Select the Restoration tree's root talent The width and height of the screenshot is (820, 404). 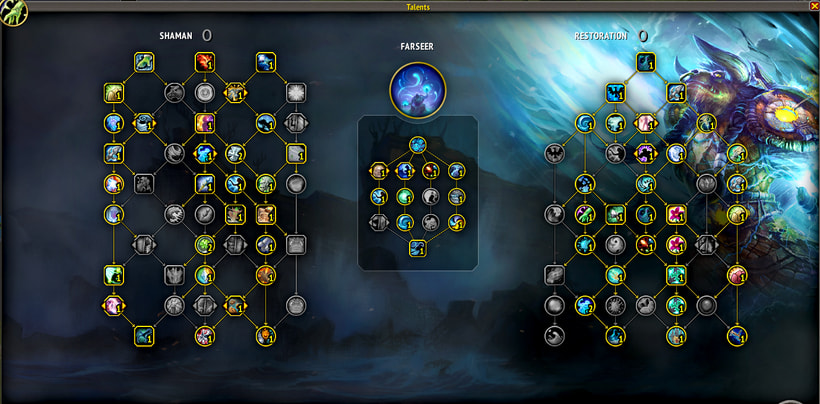[x=646, y=63]
